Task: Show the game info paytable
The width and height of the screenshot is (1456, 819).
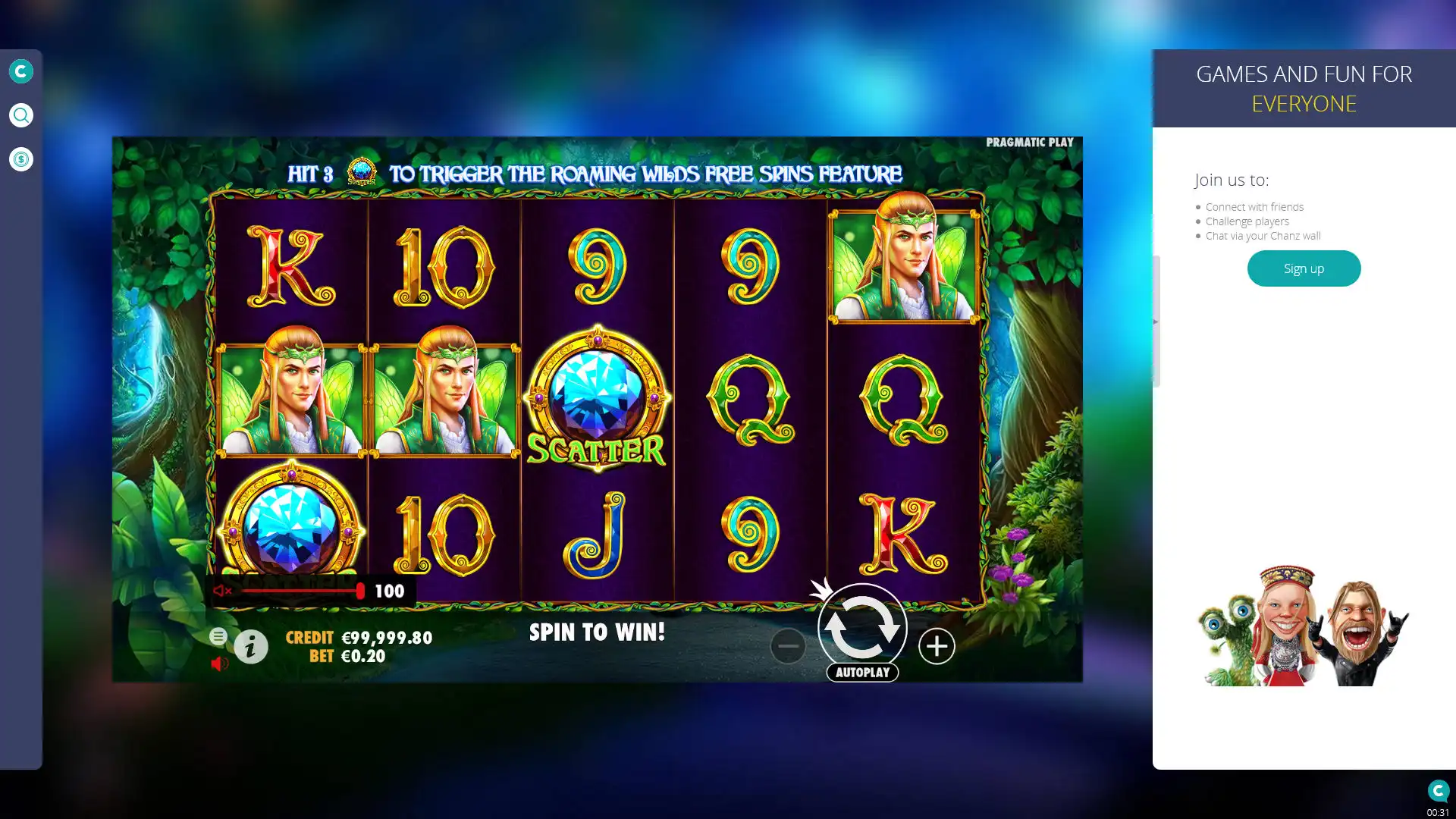Action: click(251, 647)
